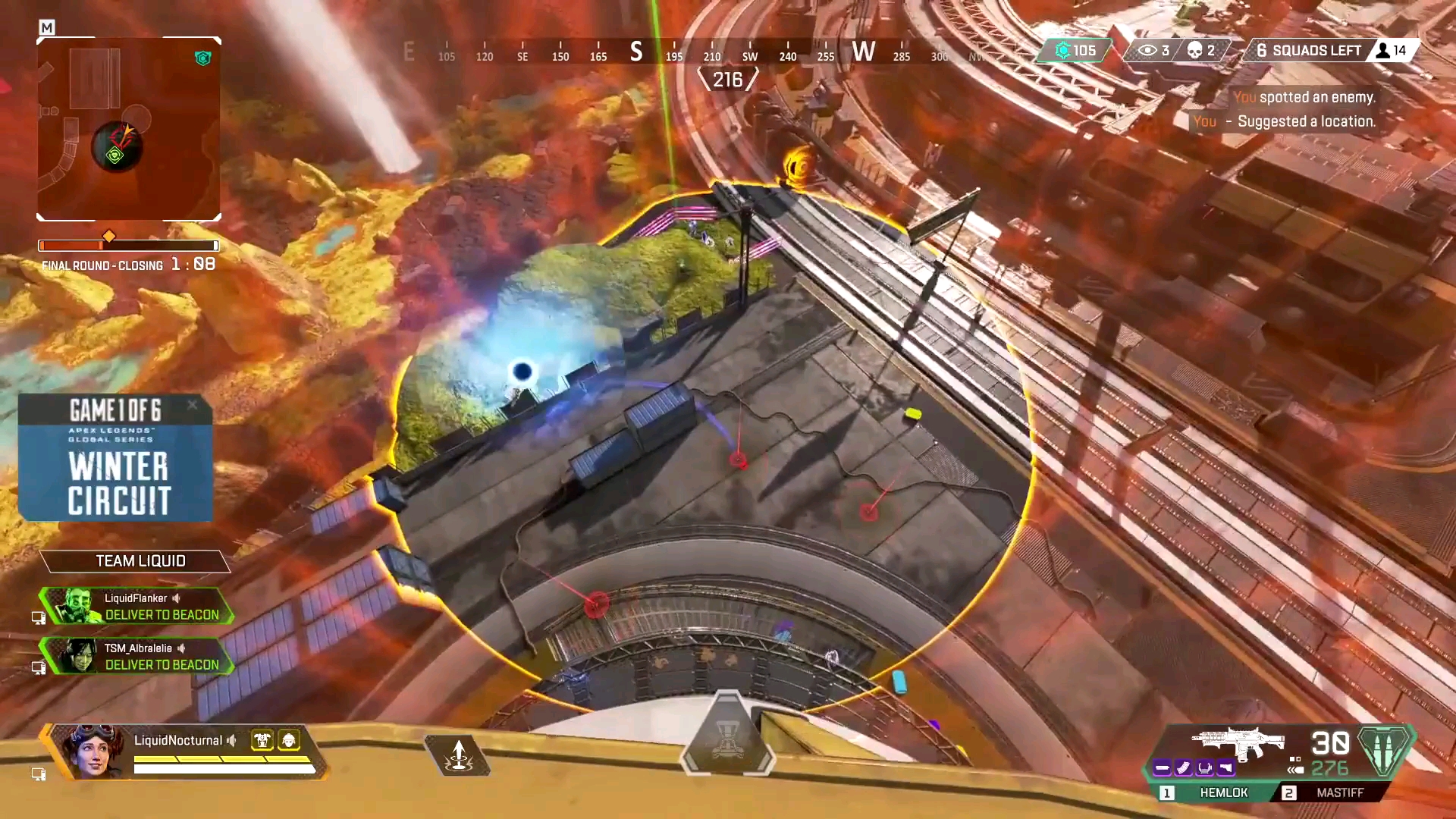This screenshot has width=1456, height=819.
Task: Activate the tactical ability icon
Action: pyautogui.click(x=458, y=755)
